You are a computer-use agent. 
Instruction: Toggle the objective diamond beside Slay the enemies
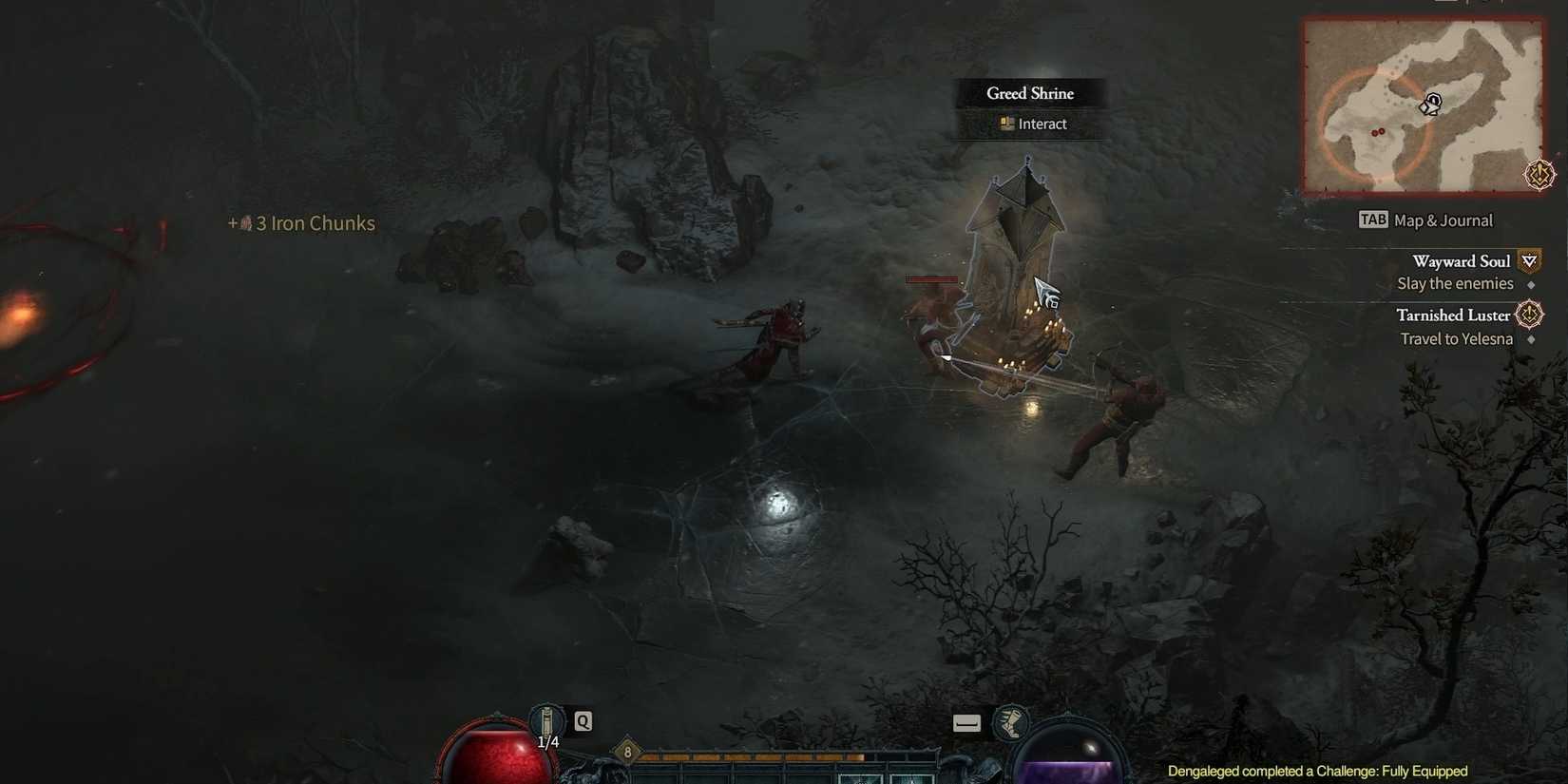coord(1533,283)
